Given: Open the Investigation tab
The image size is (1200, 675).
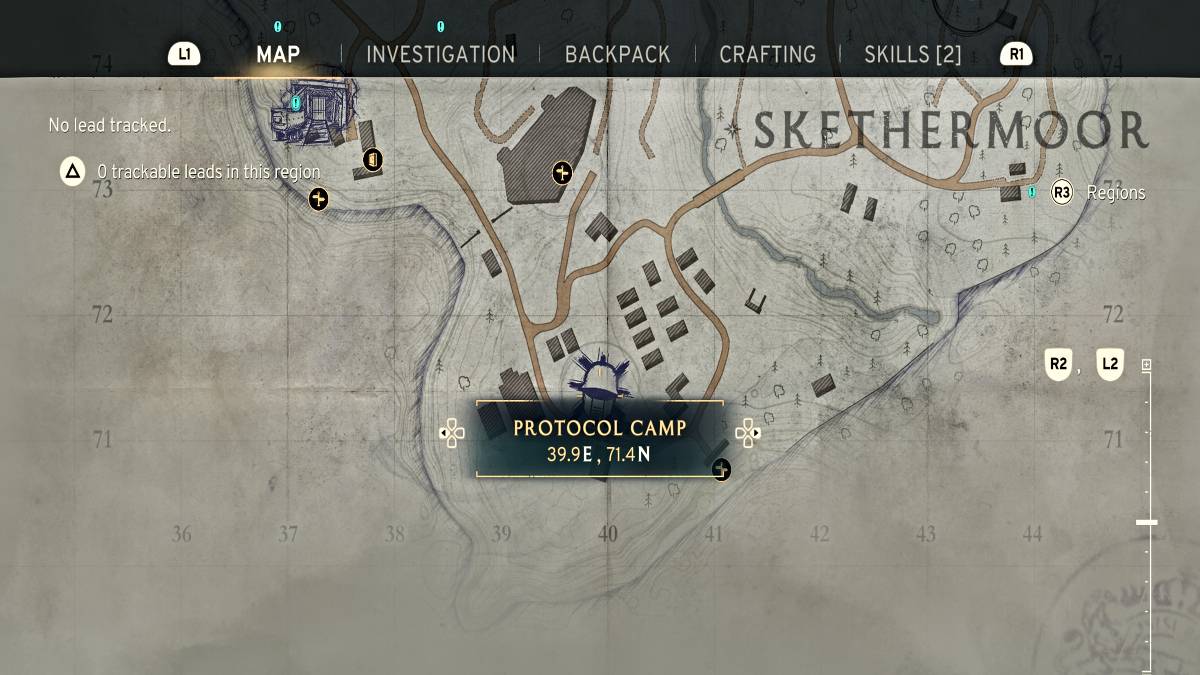Looking at the screenshot, I should [x=440, y=54].
